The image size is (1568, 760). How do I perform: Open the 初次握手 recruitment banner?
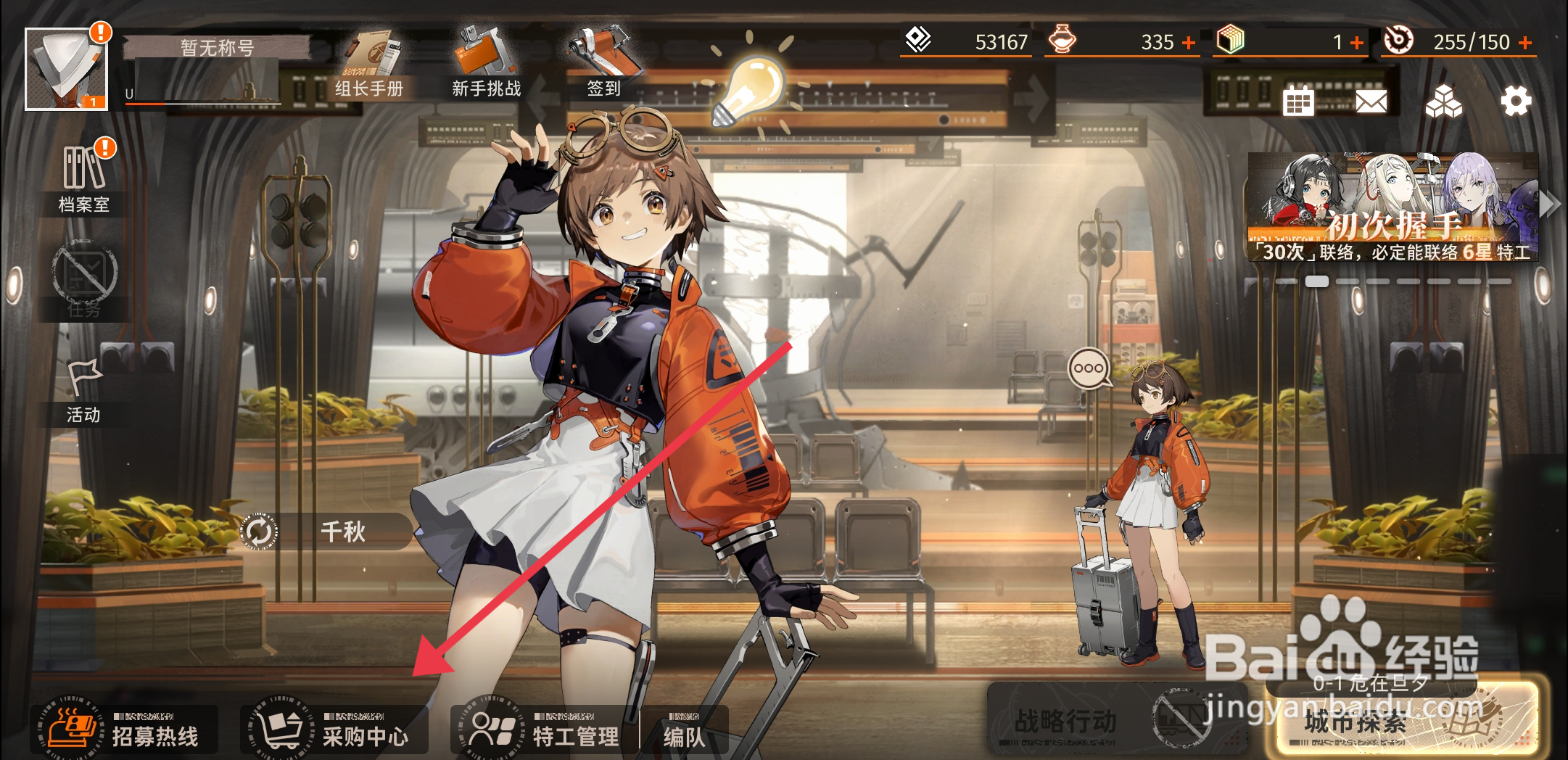(x=1392, y=207)
